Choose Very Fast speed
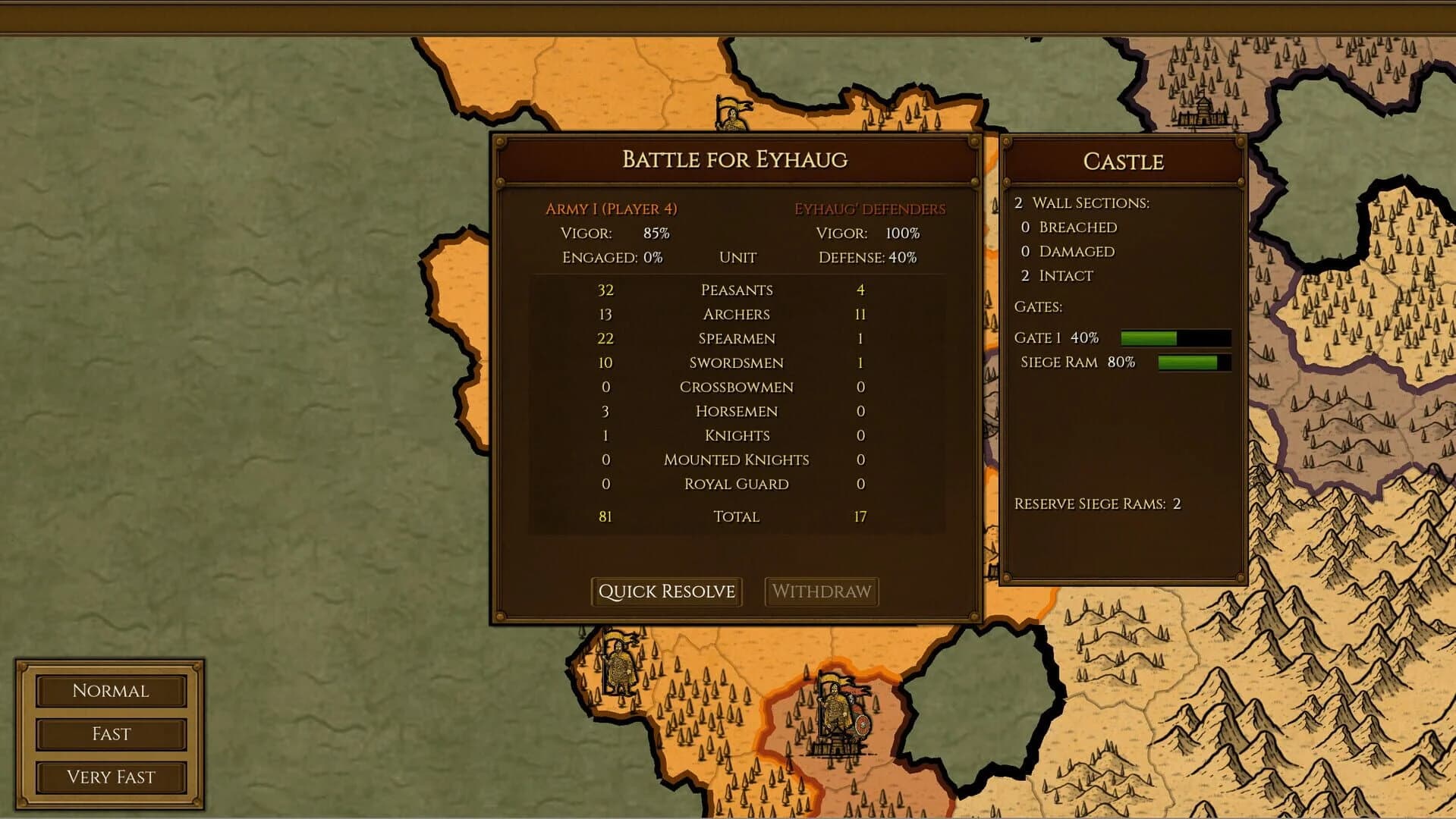1456x819 pixels. pos(110,777)
